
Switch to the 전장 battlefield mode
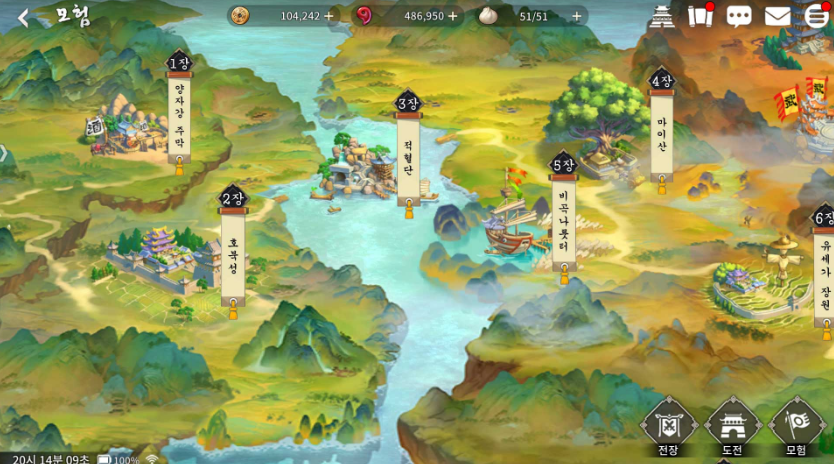(667, 427)
